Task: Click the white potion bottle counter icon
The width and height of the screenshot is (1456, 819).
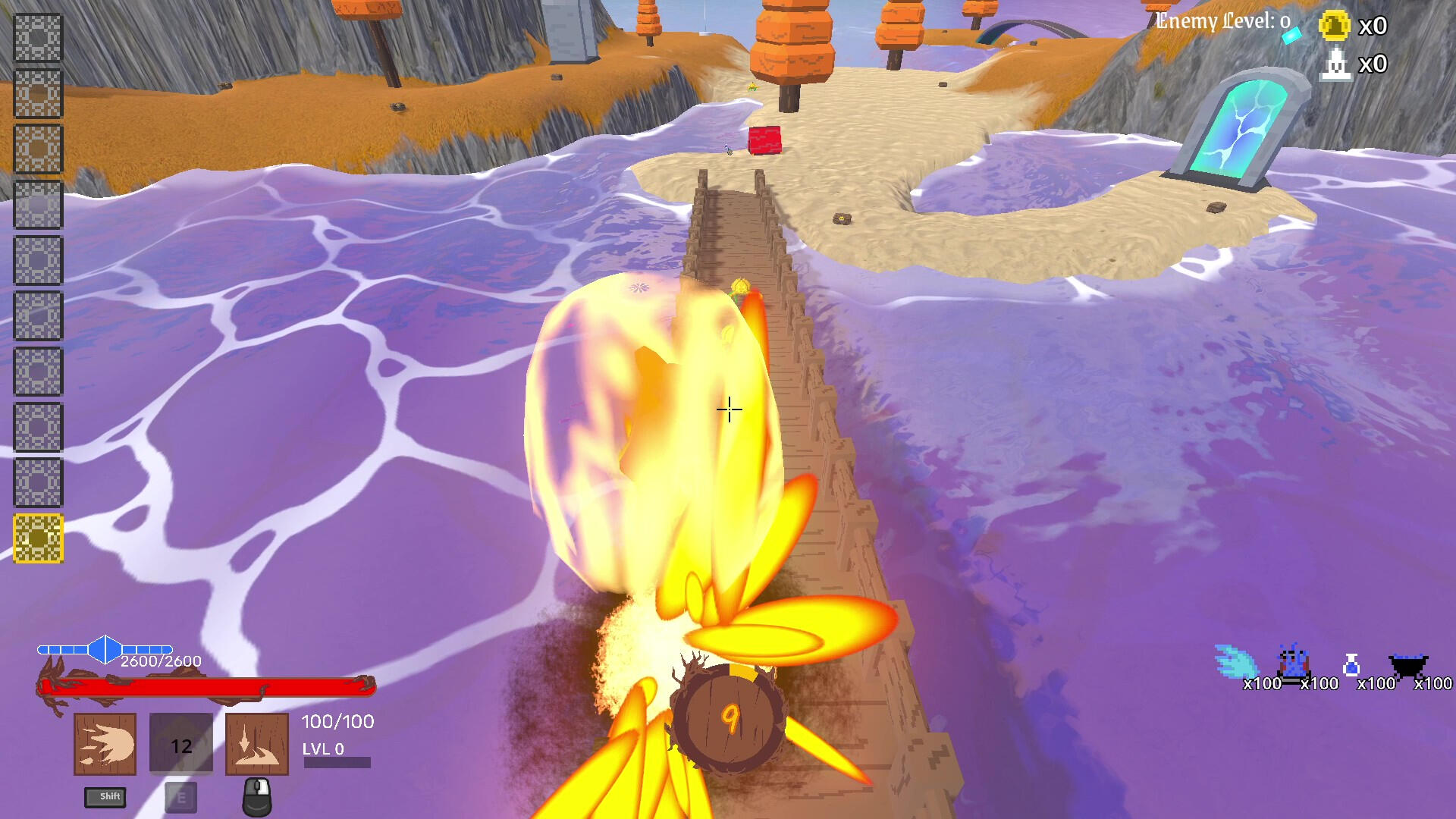Action: (x=1336, y=64)
